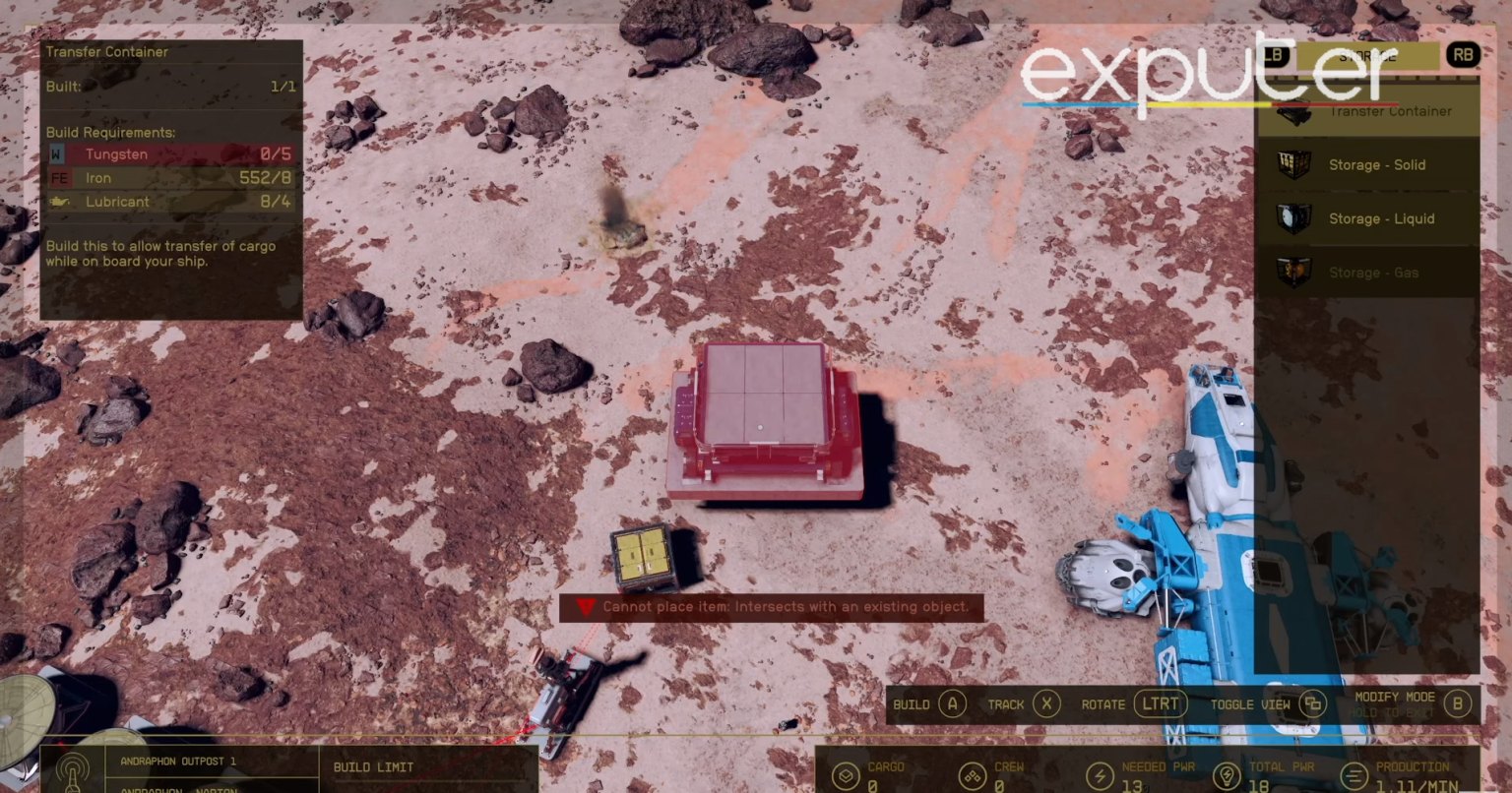Click the Lubricant requirement icon
Image resolution: width=1512 pixels, height=793 pixels.
point(61,201)
